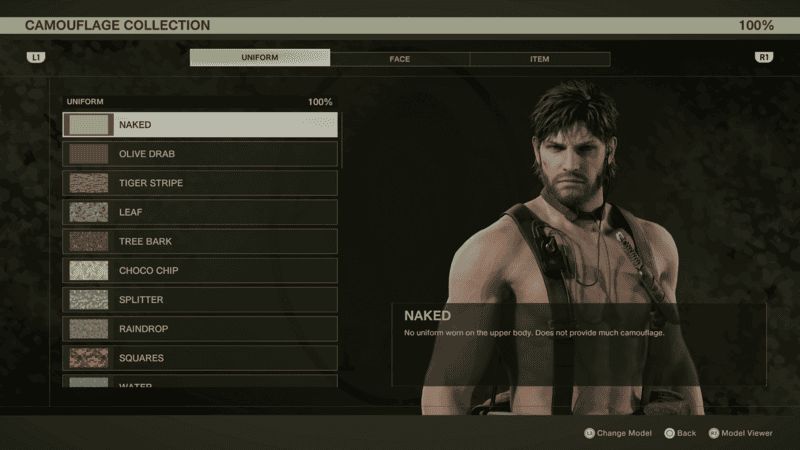The height and width of the screenshot is (450, 800).
Task: Pick the Choco Chip uniform
Action: [x=200, y=270]
